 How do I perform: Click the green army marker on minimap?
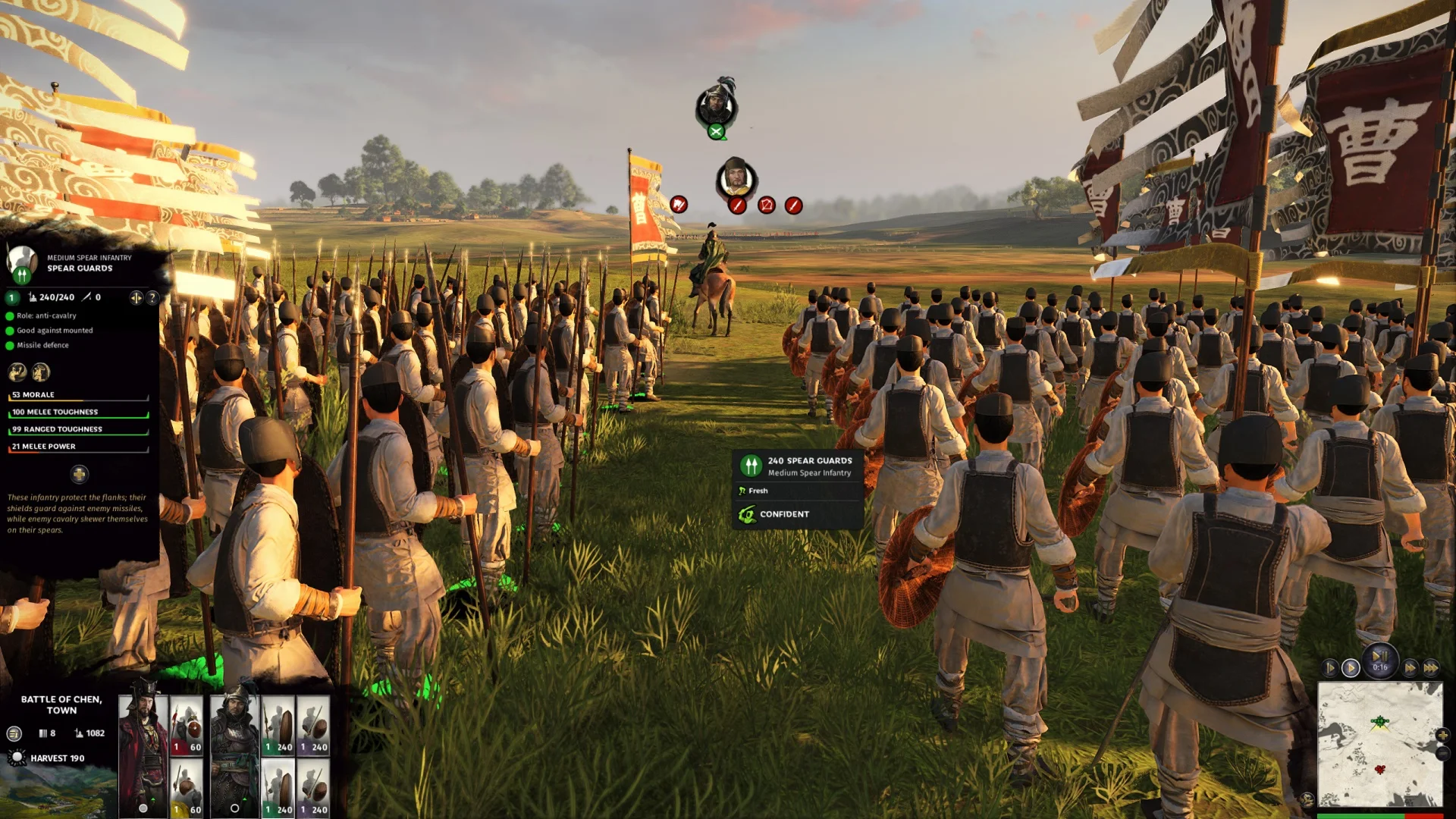[x=1379, y=722]
